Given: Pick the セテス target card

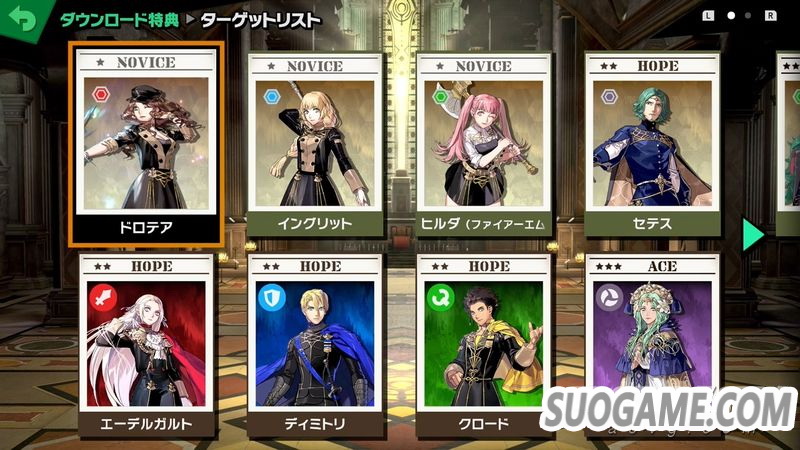Looking at the screenshot, I should coord(652,145).
